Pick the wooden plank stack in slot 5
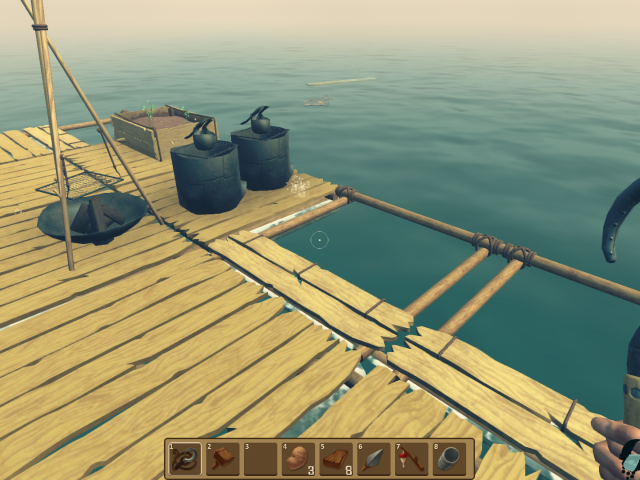The height and width of the screenshot is (480, 640). coord(335,459)
